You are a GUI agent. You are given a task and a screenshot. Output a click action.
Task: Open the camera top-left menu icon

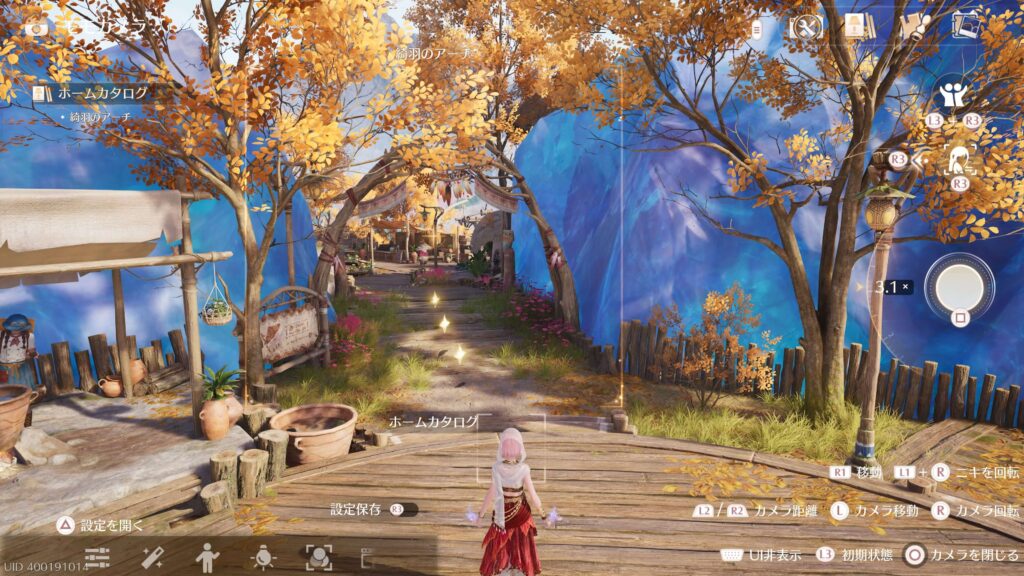click(x=36, y=28)
